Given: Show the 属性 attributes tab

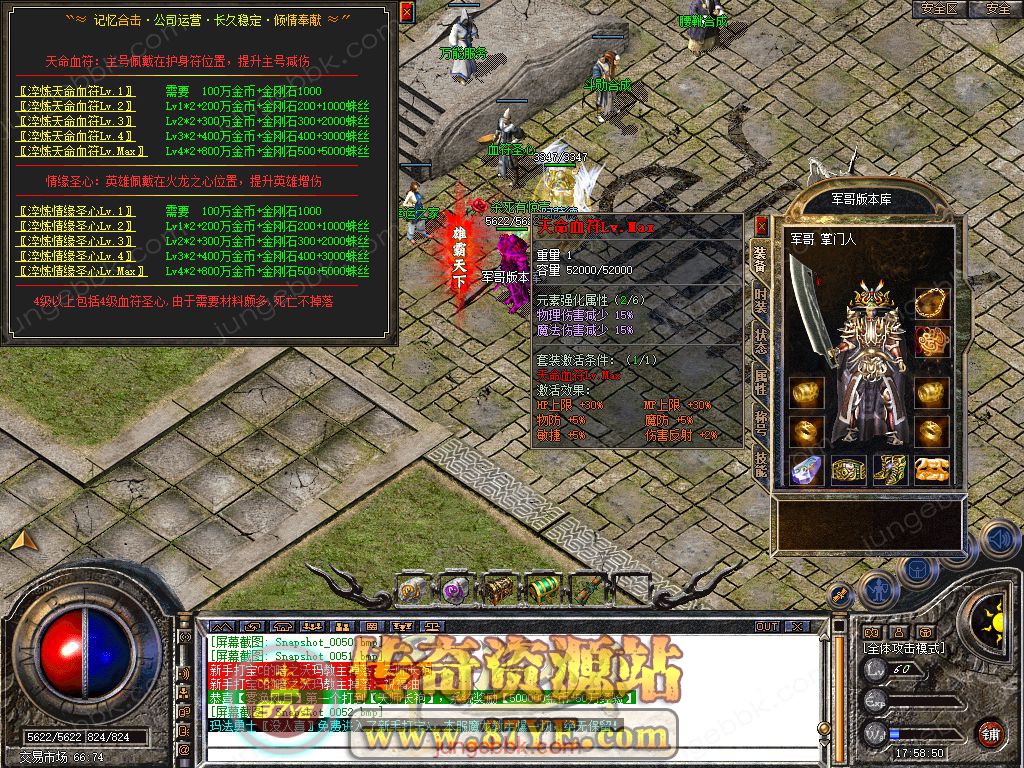Looking at the screenshot, I should pyautogui.click(x=760, y=381).
